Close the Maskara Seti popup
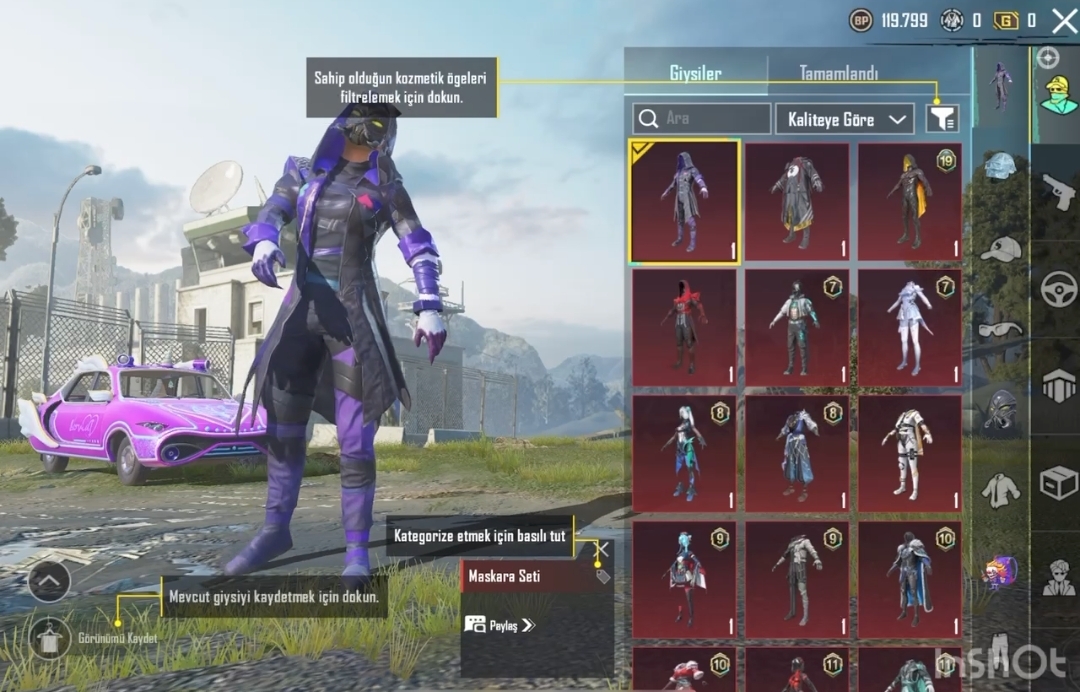1080x692 pixels. 603,548
